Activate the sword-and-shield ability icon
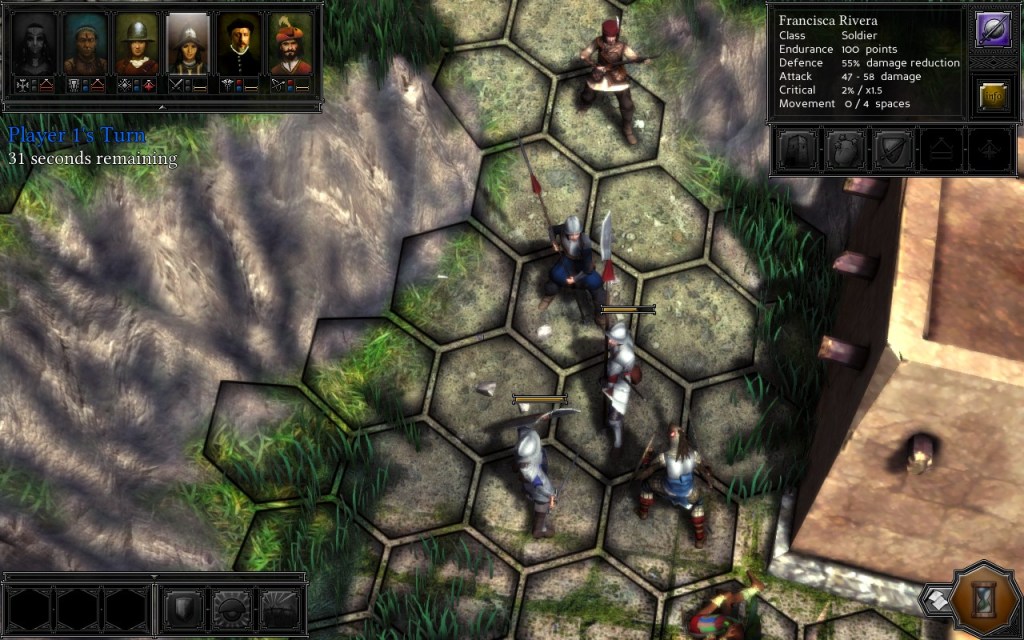 (892, 151)
